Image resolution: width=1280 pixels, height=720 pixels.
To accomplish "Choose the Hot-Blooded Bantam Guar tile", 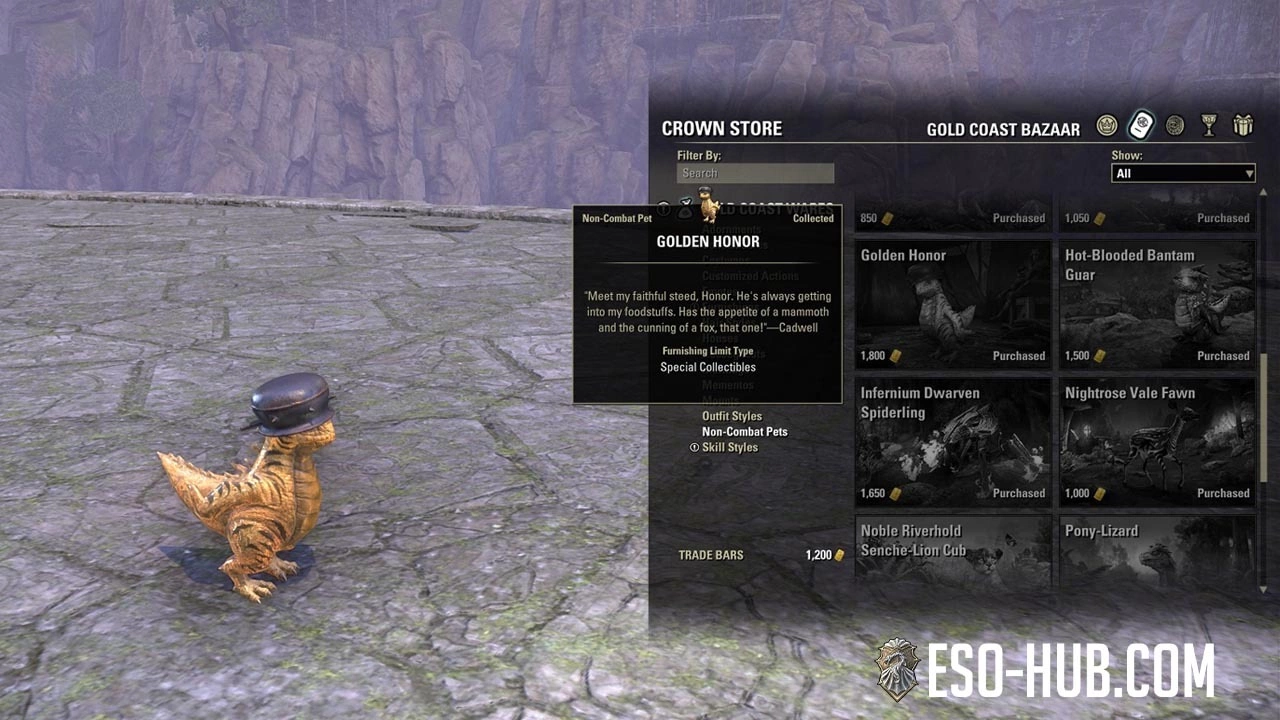I will click(x=1156, y=304).
